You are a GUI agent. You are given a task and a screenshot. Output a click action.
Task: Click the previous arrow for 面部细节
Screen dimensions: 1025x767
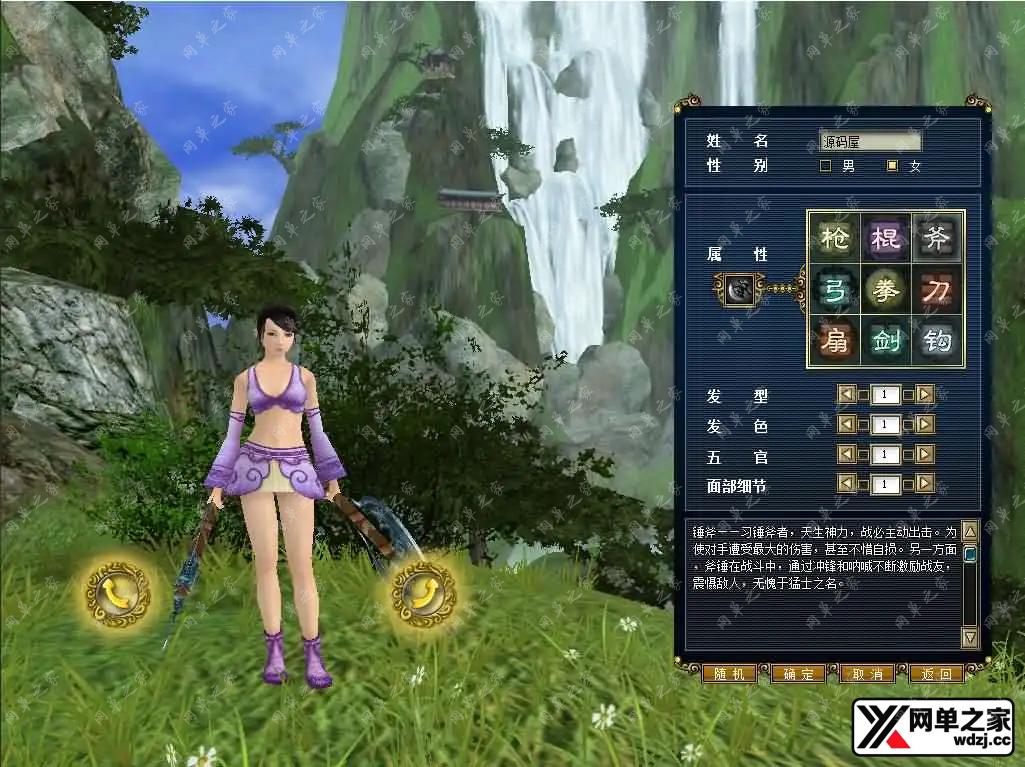(x=847, y=485)
